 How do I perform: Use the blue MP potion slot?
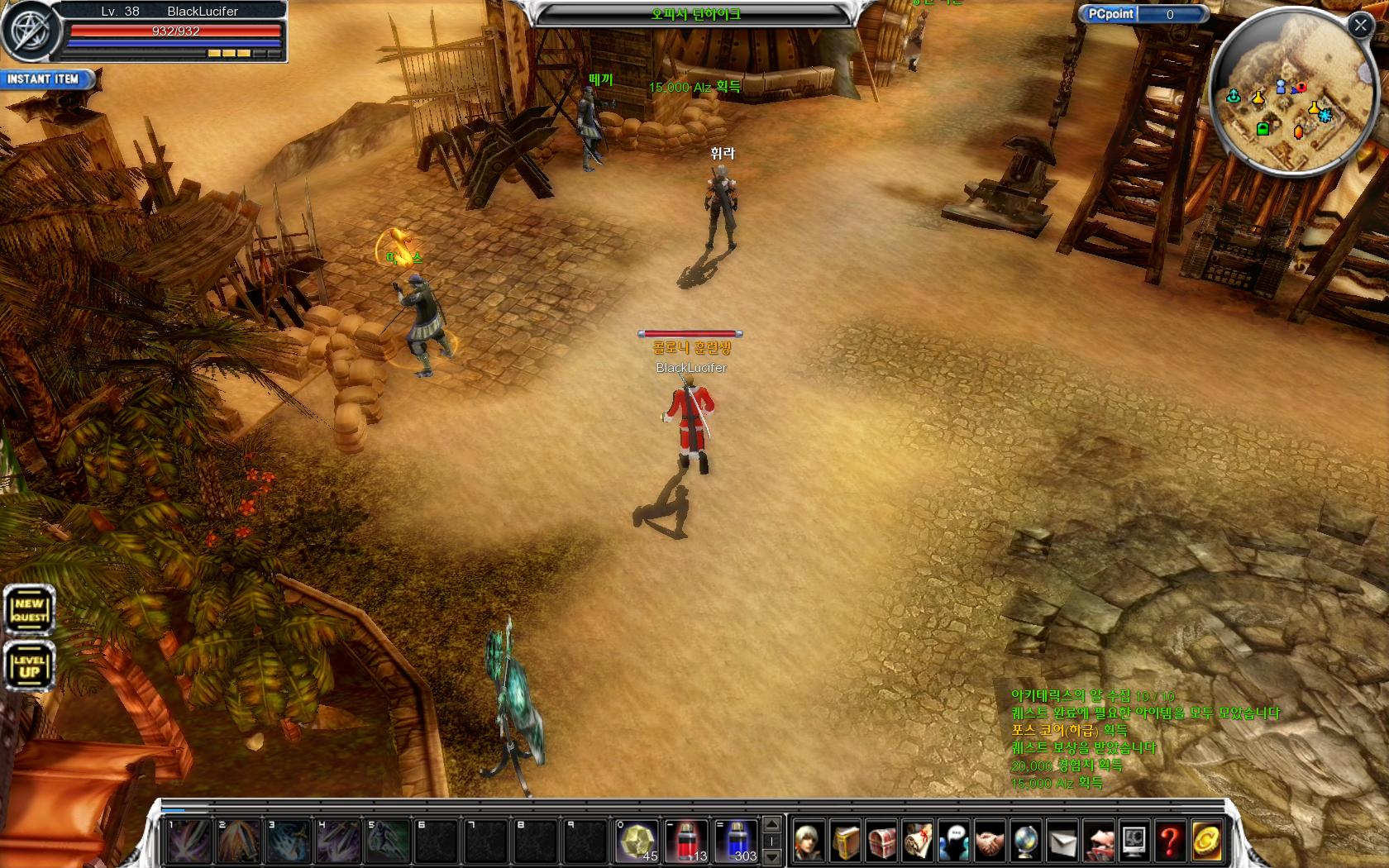[x=735, y=841]
